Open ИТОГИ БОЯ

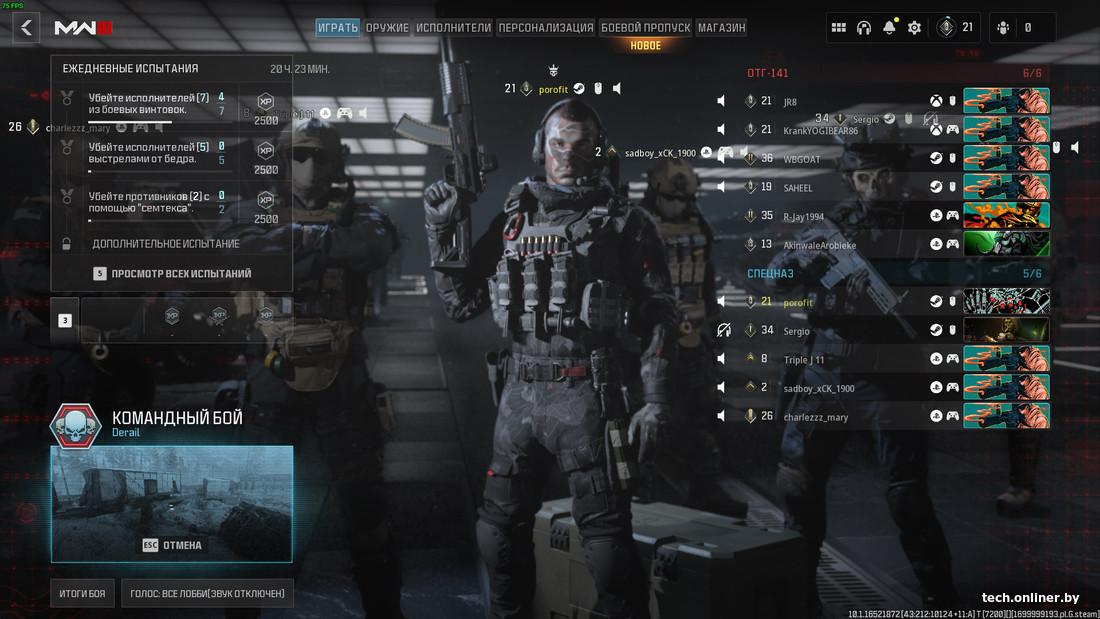click(83, 594)
